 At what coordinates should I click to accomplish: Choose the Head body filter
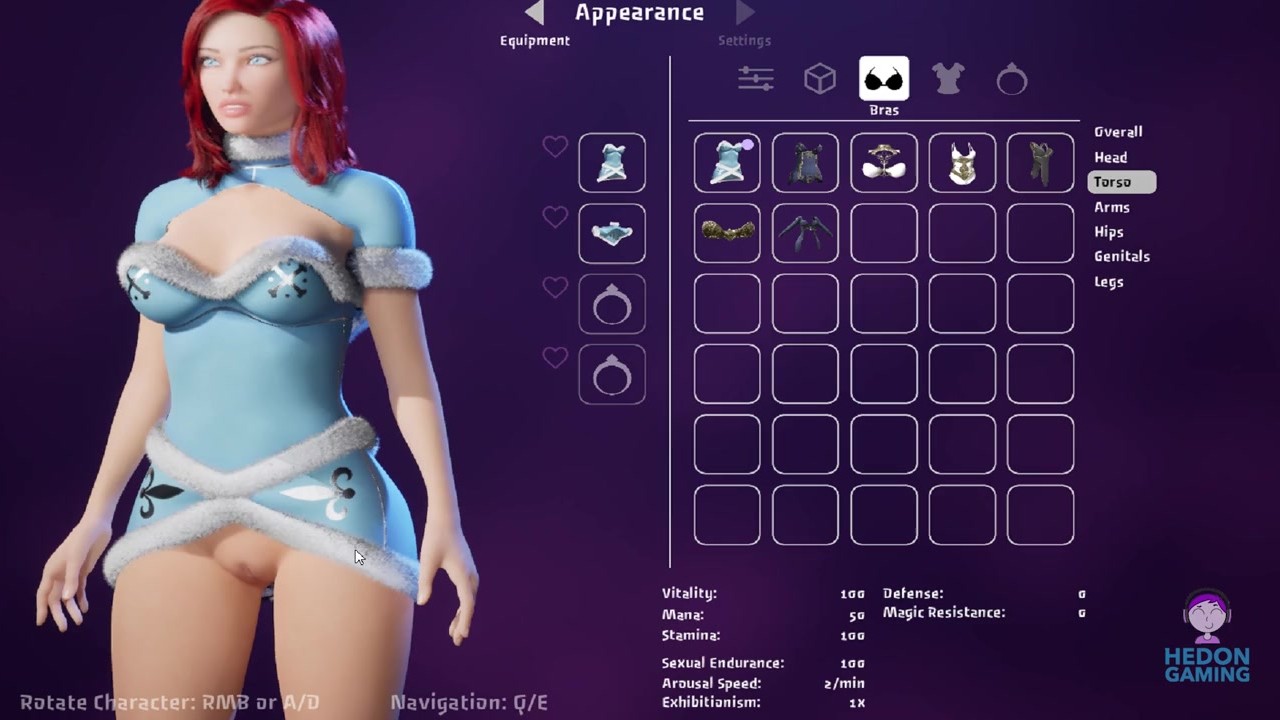(x=1110, y=157)
